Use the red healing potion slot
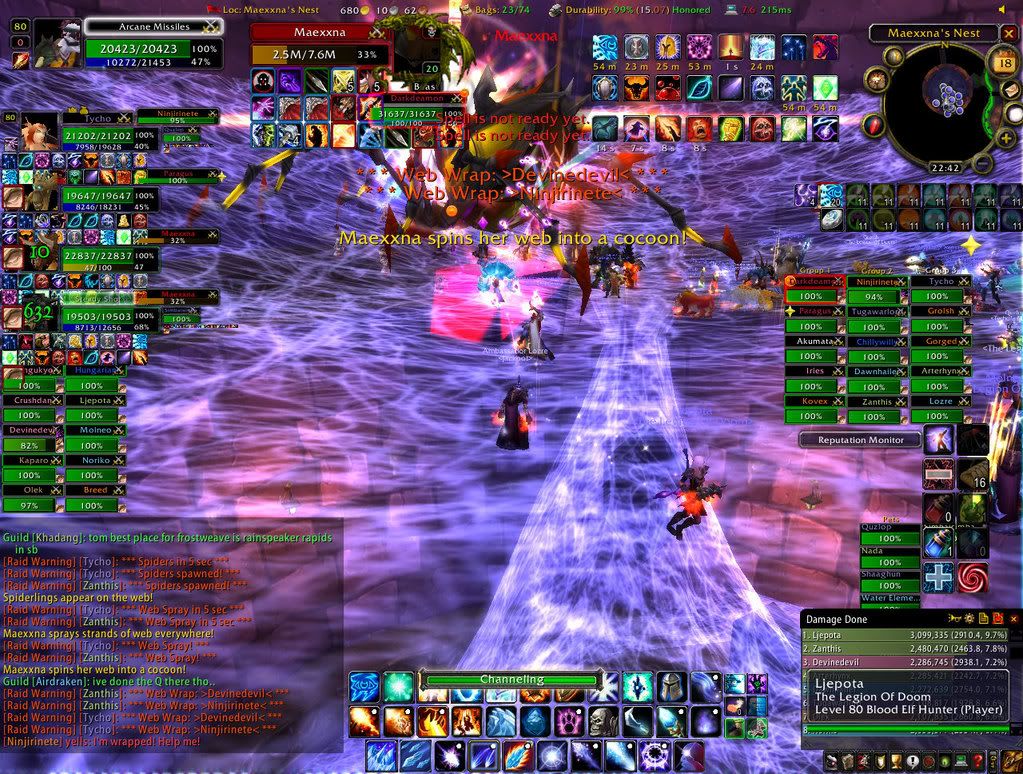Viewport: 1023px width, 774px height. pos(938,507)
